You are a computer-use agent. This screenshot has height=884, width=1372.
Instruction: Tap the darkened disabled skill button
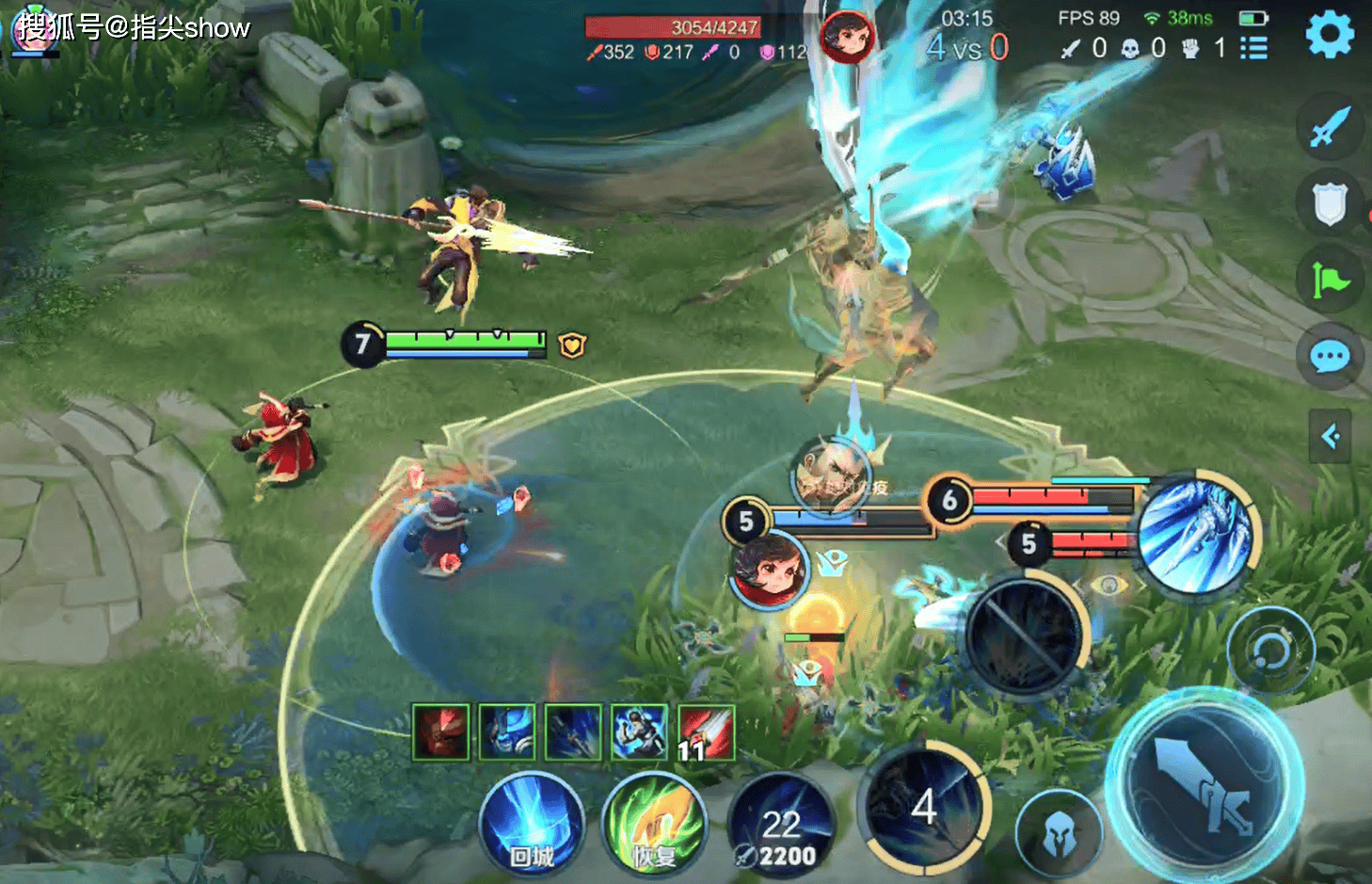pos(1024,635)
